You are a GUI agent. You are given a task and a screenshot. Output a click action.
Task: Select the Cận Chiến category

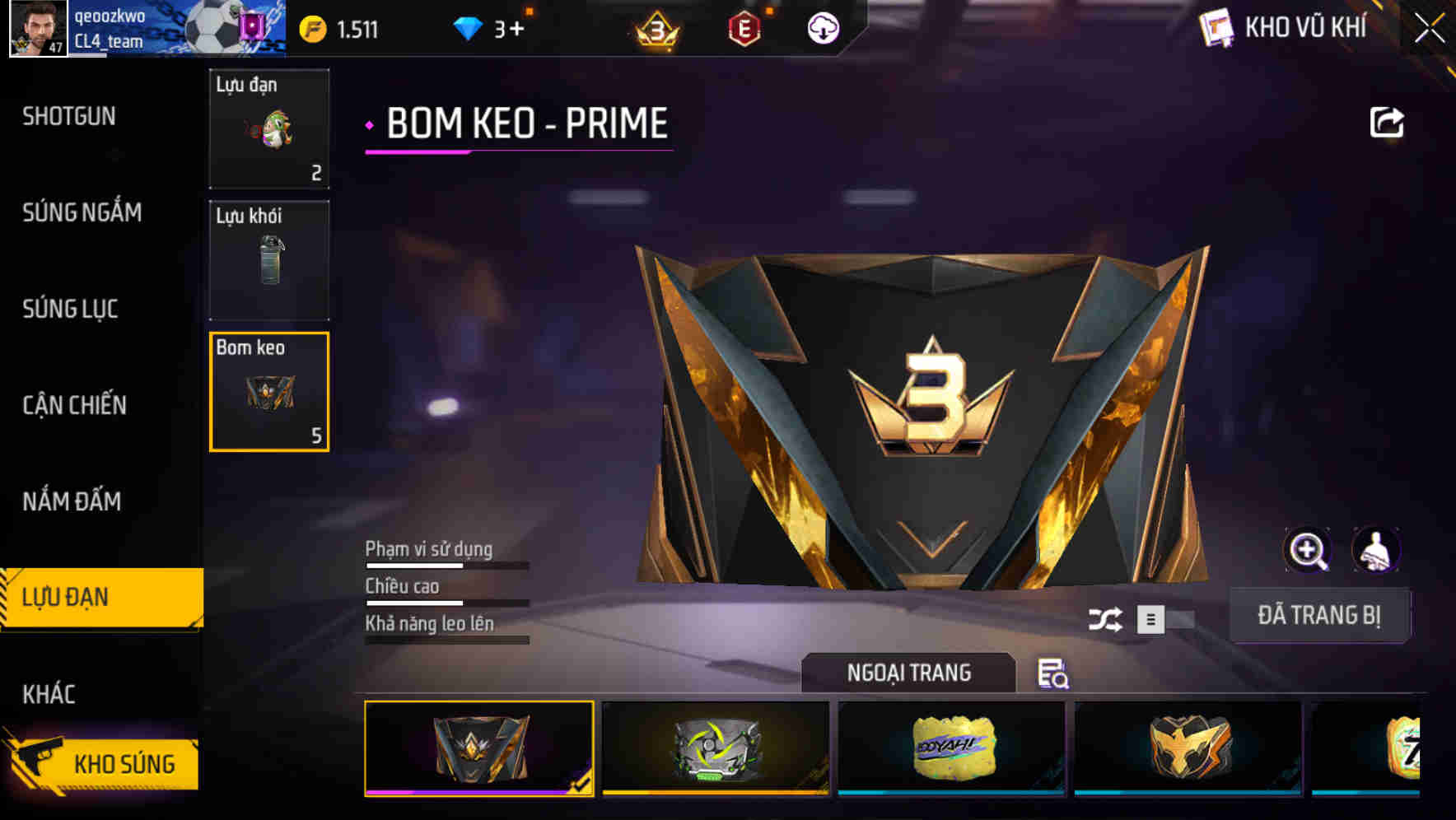point(74,405)
